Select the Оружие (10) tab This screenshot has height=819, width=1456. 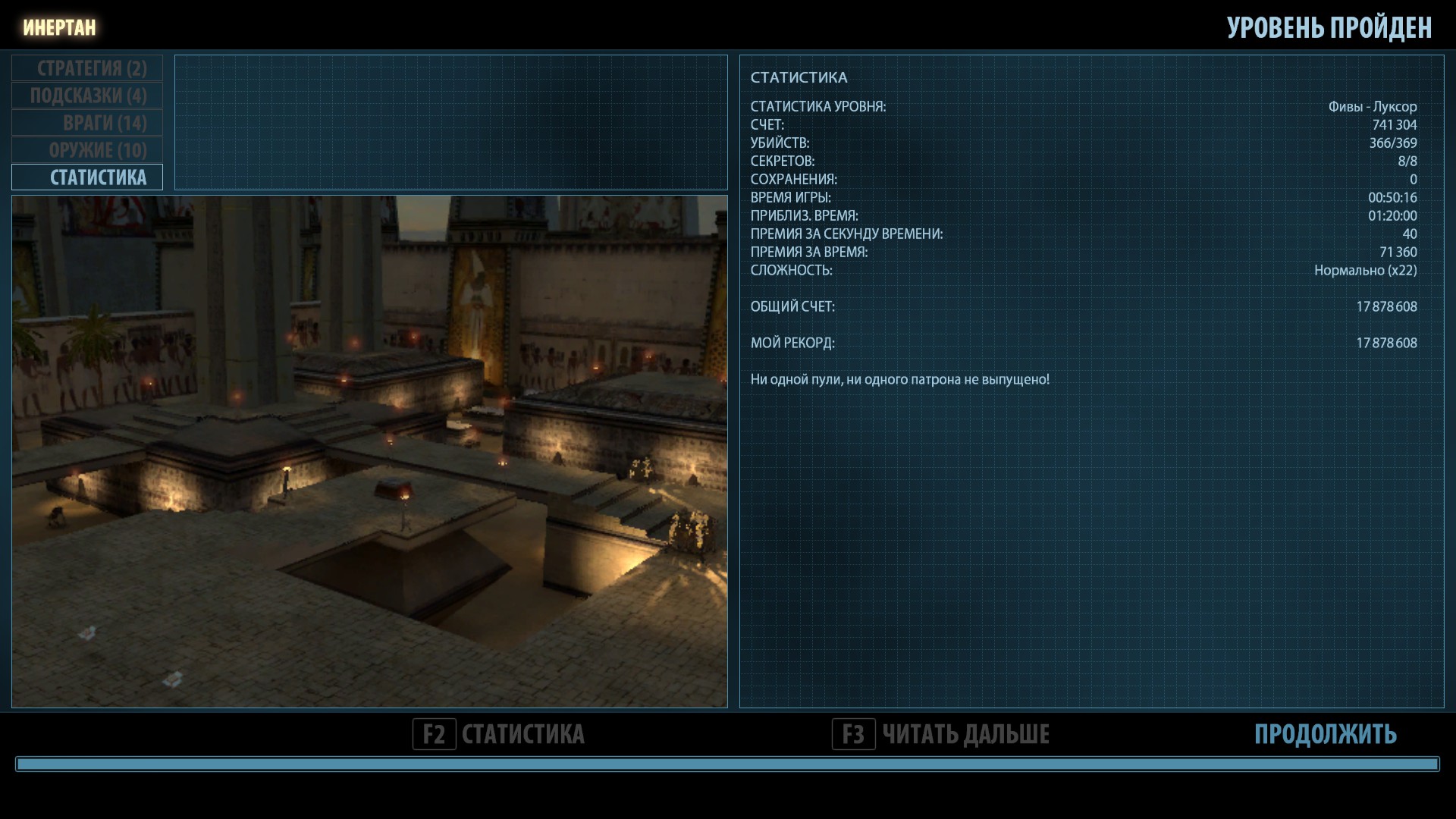(87, 150)
